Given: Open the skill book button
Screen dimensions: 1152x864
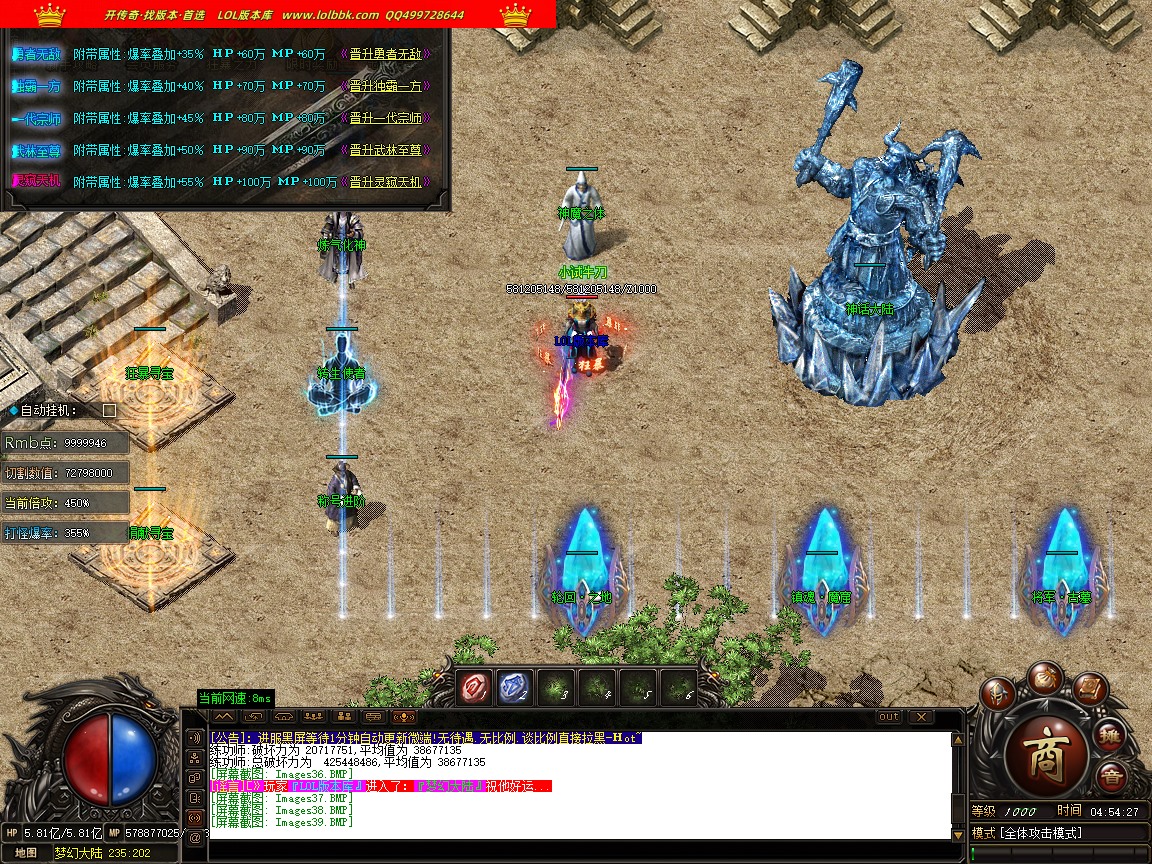Looking at the screenshot, I should pyautogui.click(x=1089, y=688).
